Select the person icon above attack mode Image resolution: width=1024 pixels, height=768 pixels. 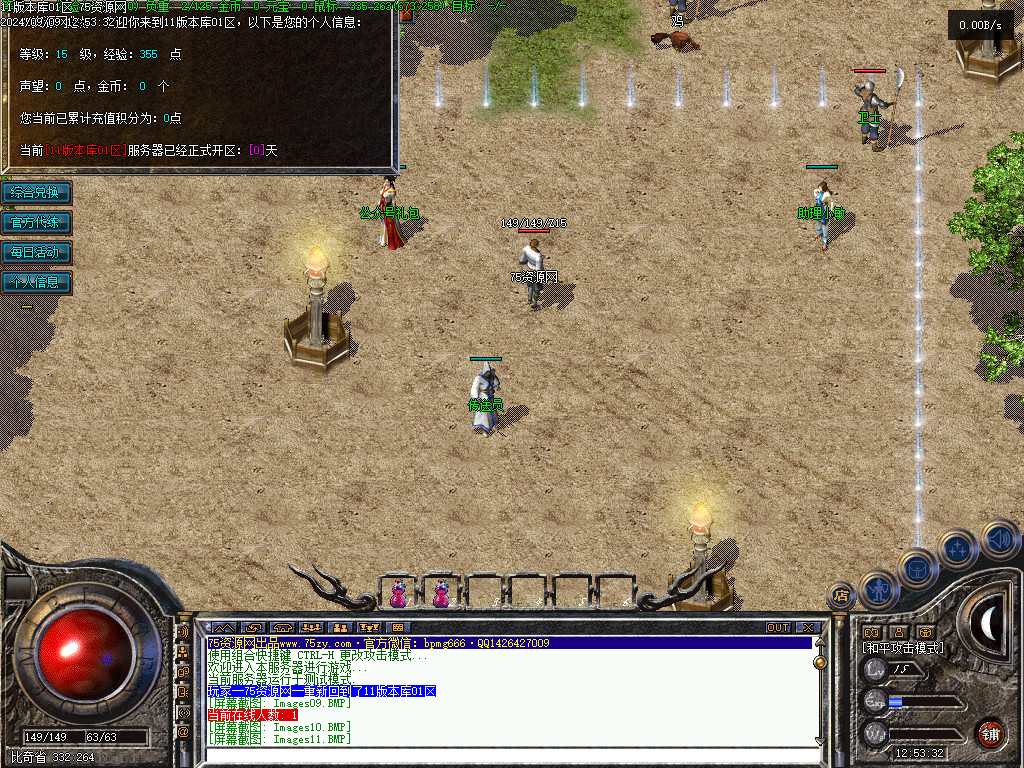coord(899,632)
